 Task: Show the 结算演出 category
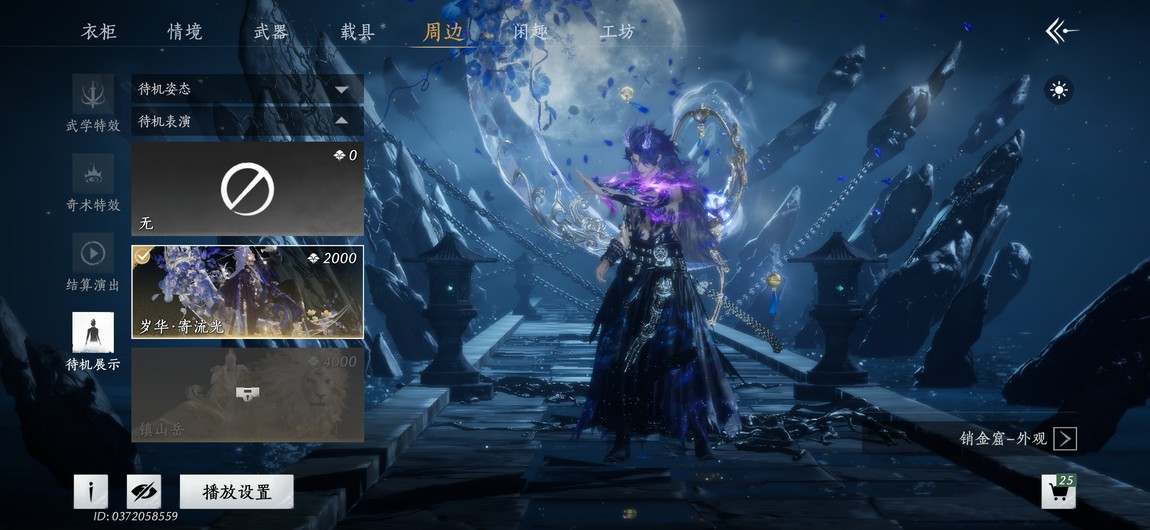(93, 262)
